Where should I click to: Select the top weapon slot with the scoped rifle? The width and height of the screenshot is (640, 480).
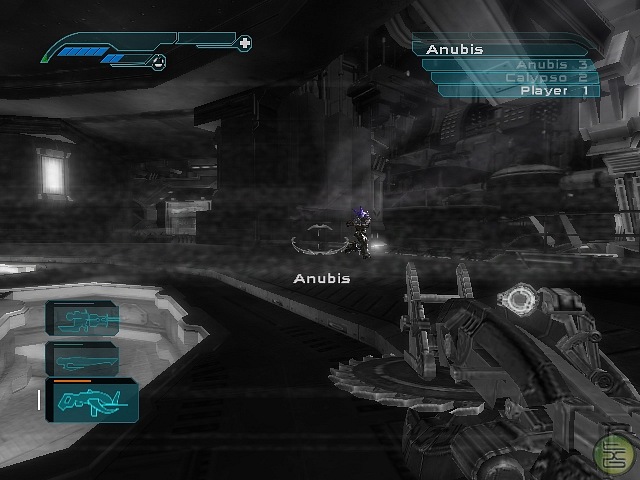(81, 319)
